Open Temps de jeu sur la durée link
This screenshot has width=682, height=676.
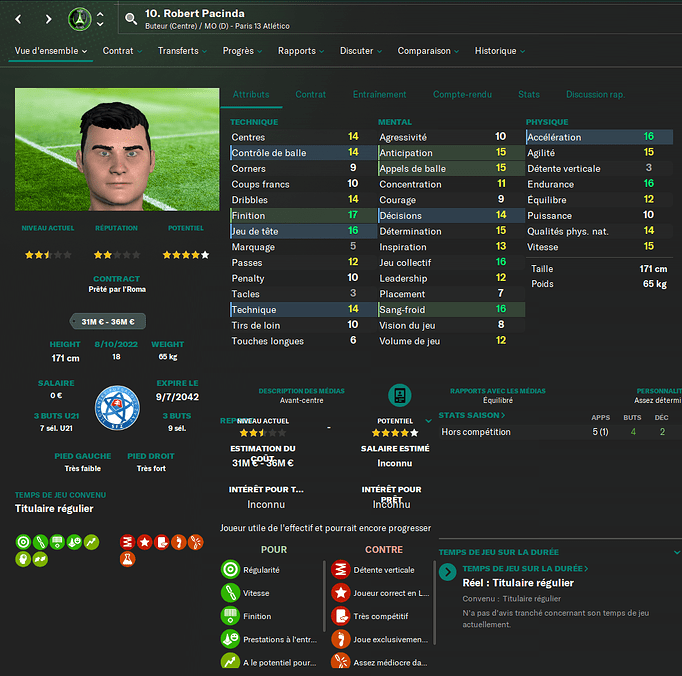coord(525,568)
